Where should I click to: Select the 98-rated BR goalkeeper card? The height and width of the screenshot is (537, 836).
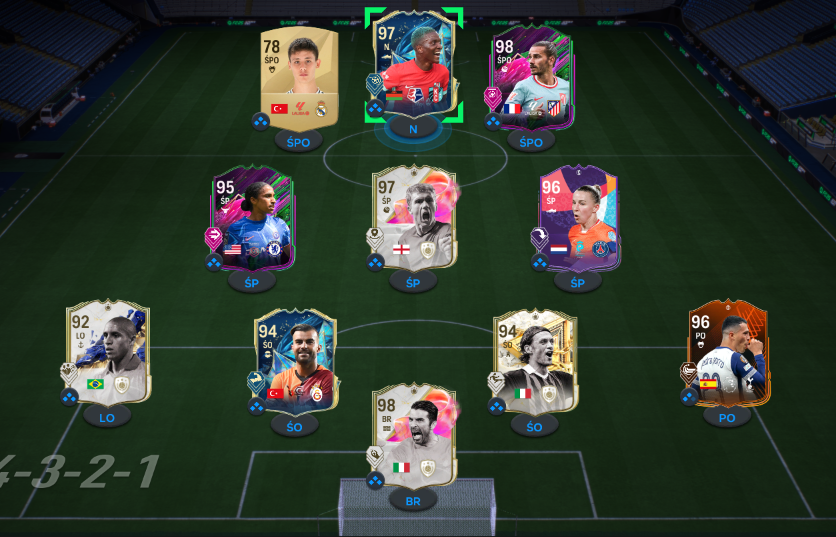tap(413, 437)
